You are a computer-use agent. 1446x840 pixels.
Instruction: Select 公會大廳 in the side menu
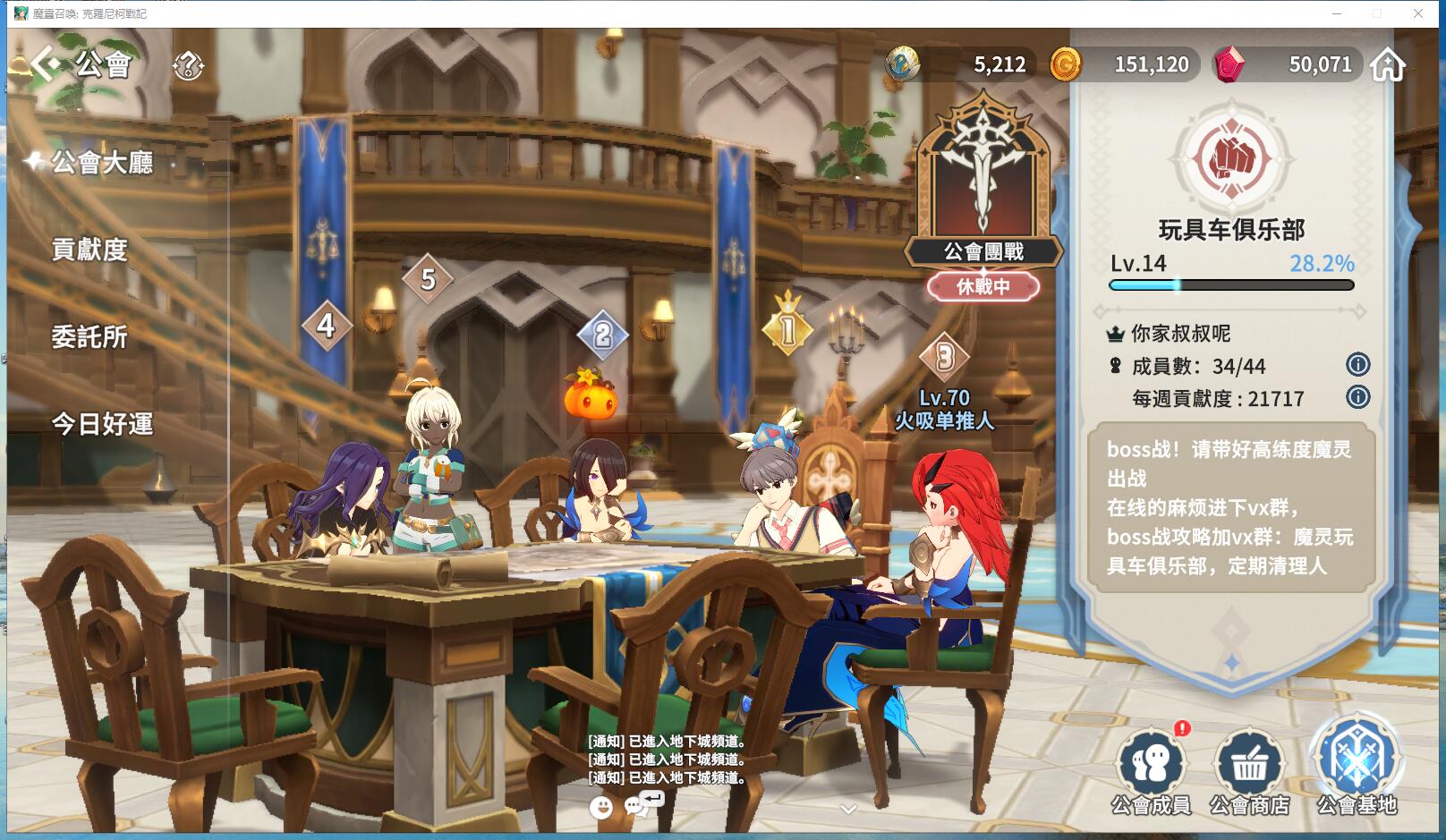point(101,163)
